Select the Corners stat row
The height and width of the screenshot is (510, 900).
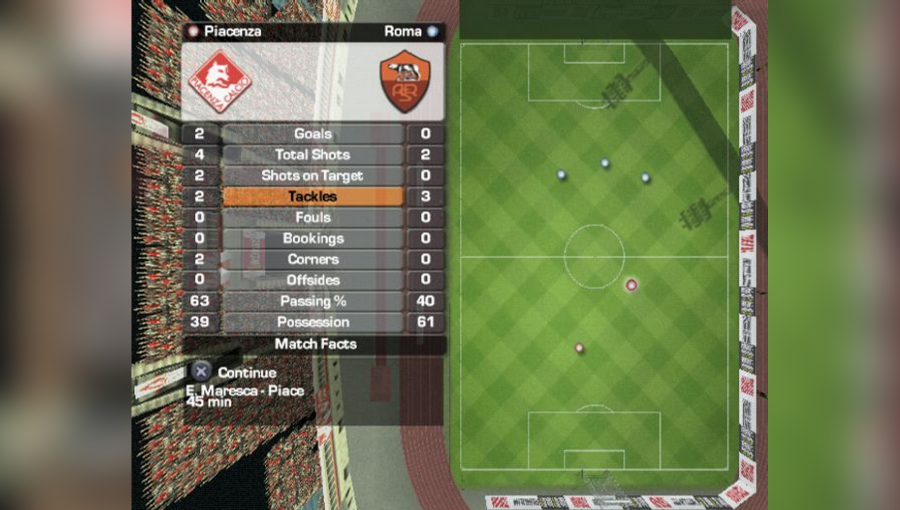(x=313, y=260)
